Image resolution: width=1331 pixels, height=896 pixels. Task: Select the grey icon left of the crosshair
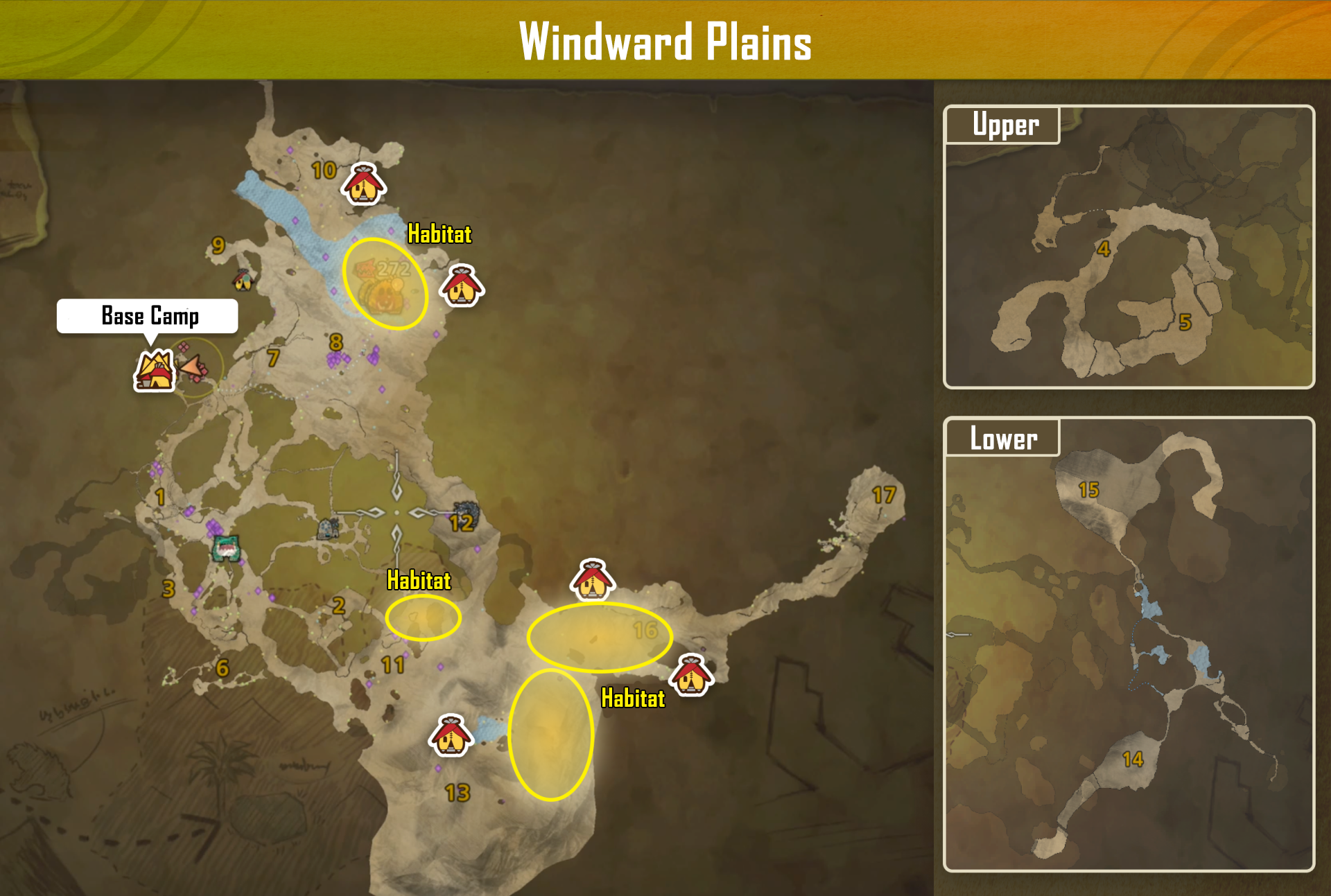coord(327,529)
